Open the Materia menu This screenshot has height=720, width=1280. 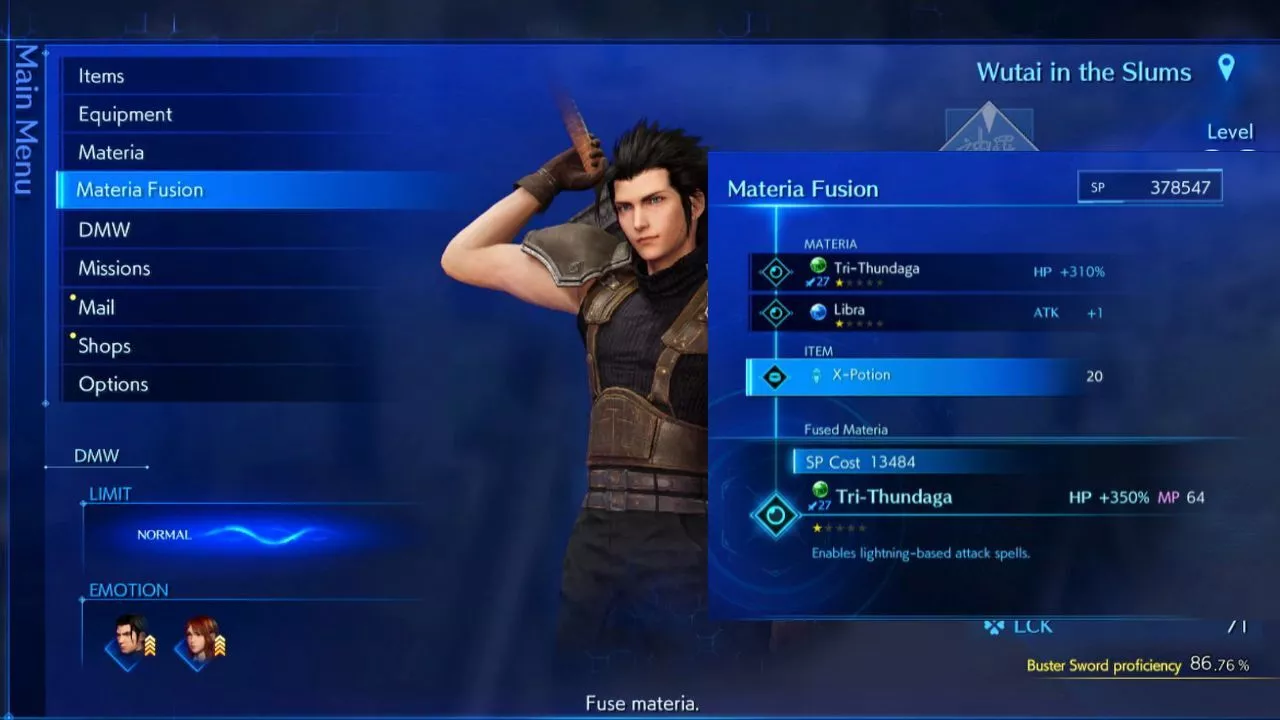(x=111, y=152)
